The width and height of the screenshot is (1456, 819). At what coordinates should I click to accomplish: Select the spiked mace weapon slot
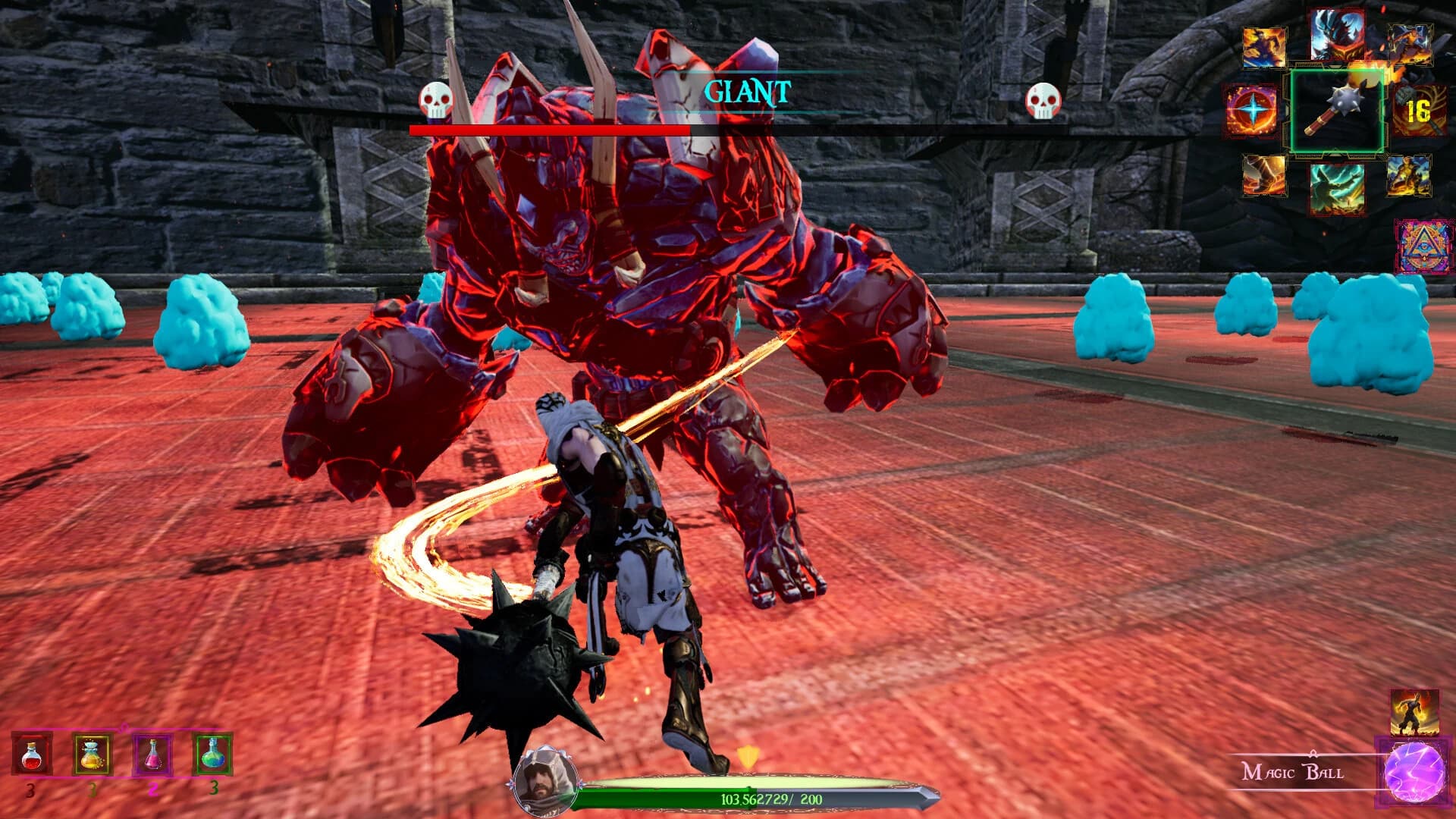[1337, 111]
